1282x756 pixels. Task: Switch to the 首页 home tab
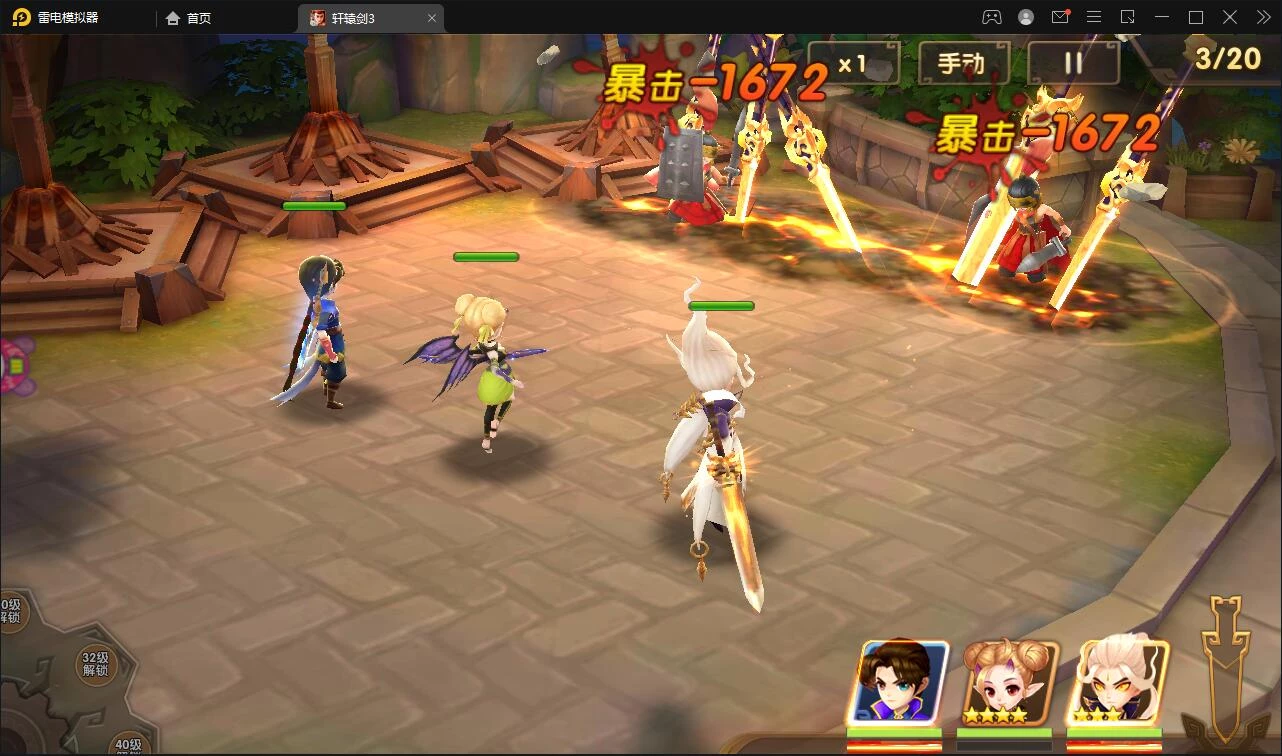pos(189,18)
